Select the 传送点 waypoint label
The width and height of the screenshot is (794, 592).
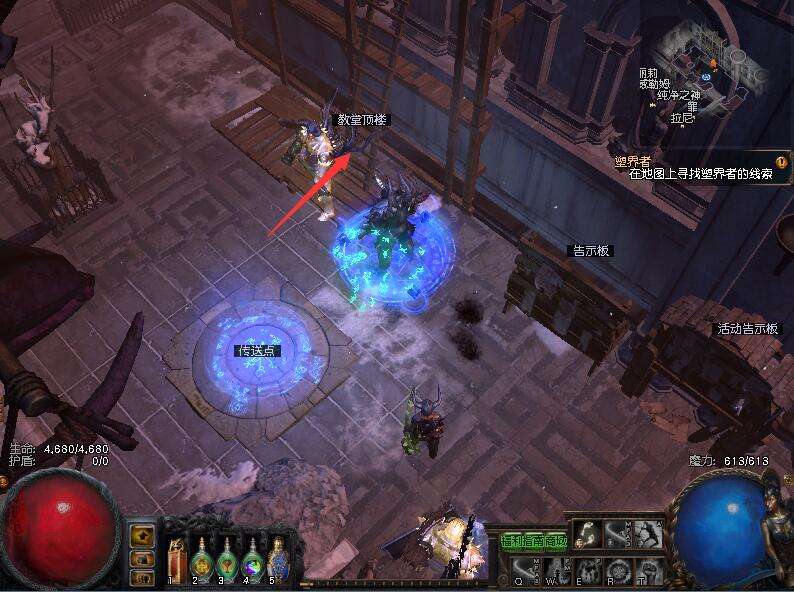[257, 351]
